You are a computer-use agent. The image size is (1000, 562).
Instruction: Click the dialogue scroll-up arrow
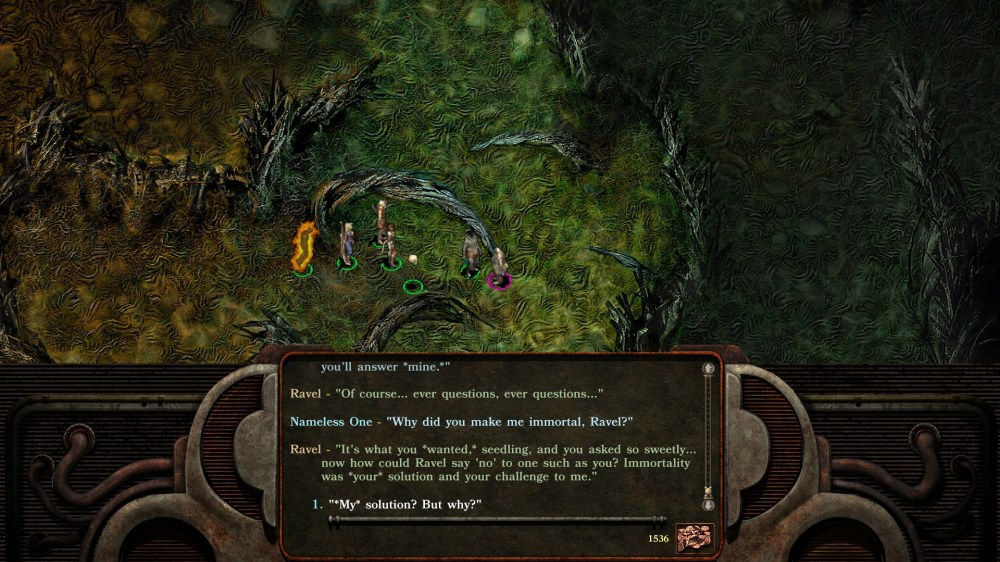[709, 369]
